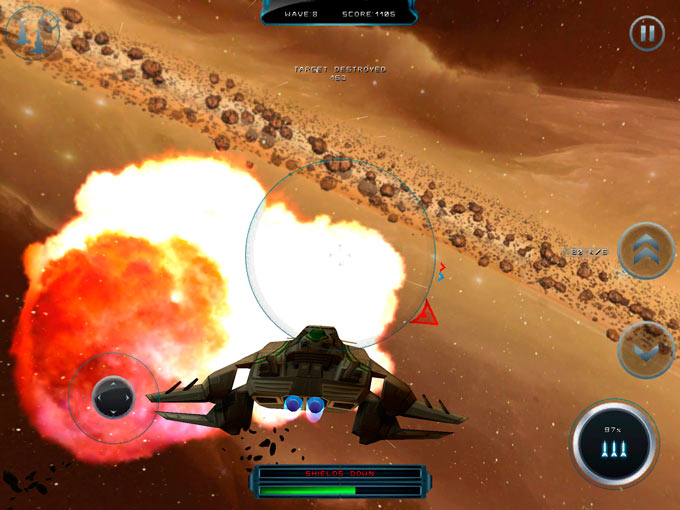Pause the game

647,33
